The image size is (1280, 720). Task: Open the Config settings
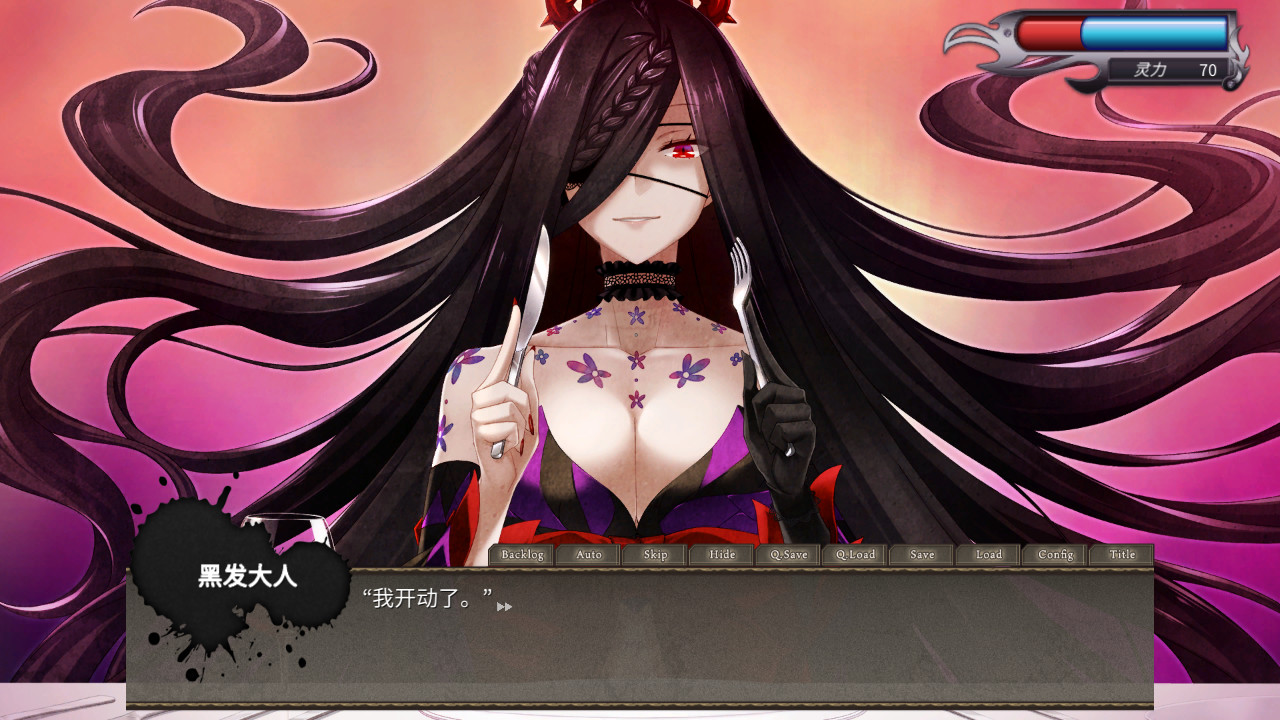(x=1053, y=554)
